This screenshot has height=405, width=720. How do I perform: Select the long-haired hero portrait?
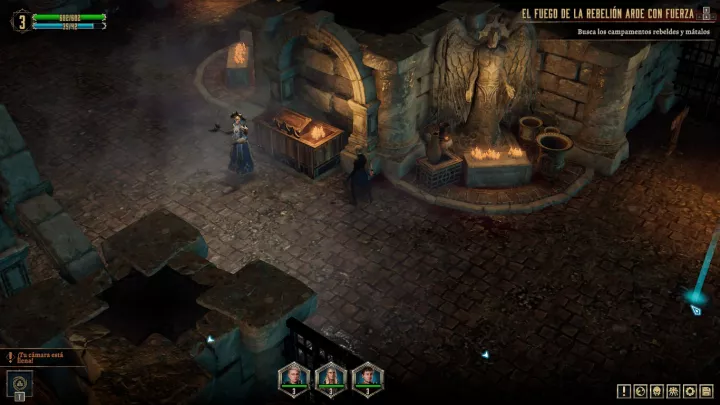coord(331,376)
